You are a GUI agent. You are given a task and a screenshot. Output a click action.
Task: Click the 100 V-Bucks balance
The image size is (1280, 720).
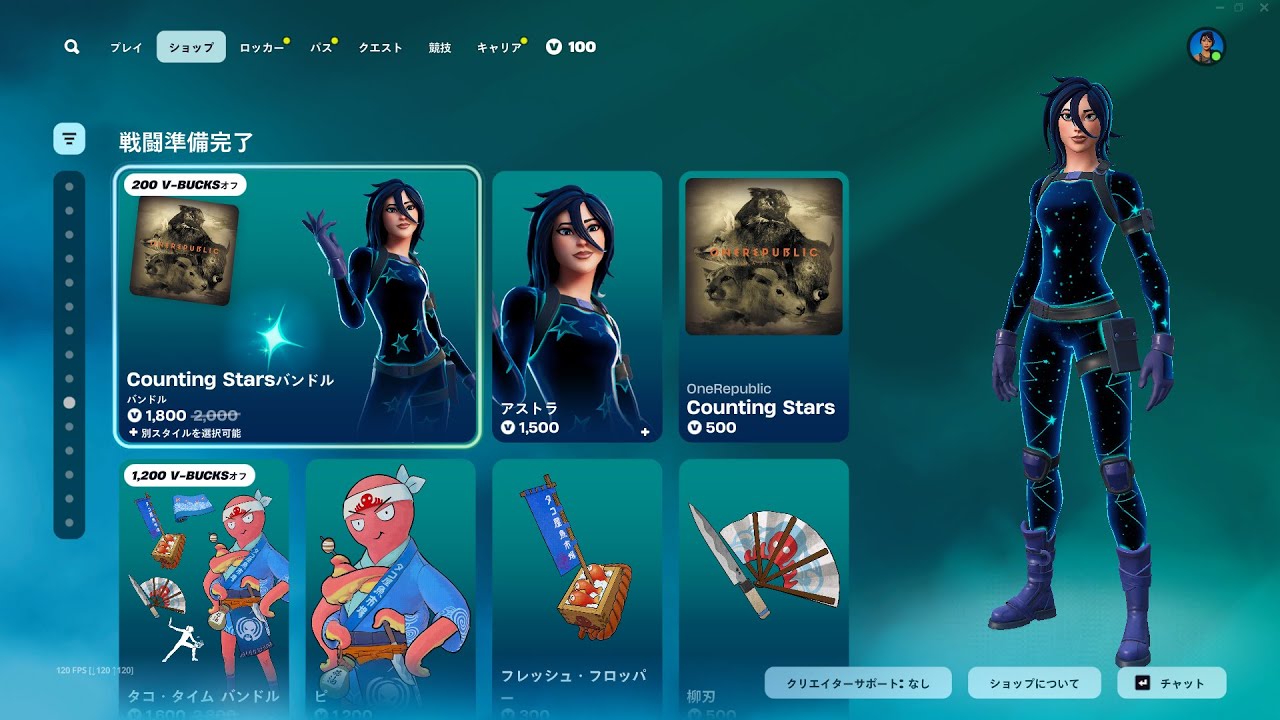click(x=571, y=47)
